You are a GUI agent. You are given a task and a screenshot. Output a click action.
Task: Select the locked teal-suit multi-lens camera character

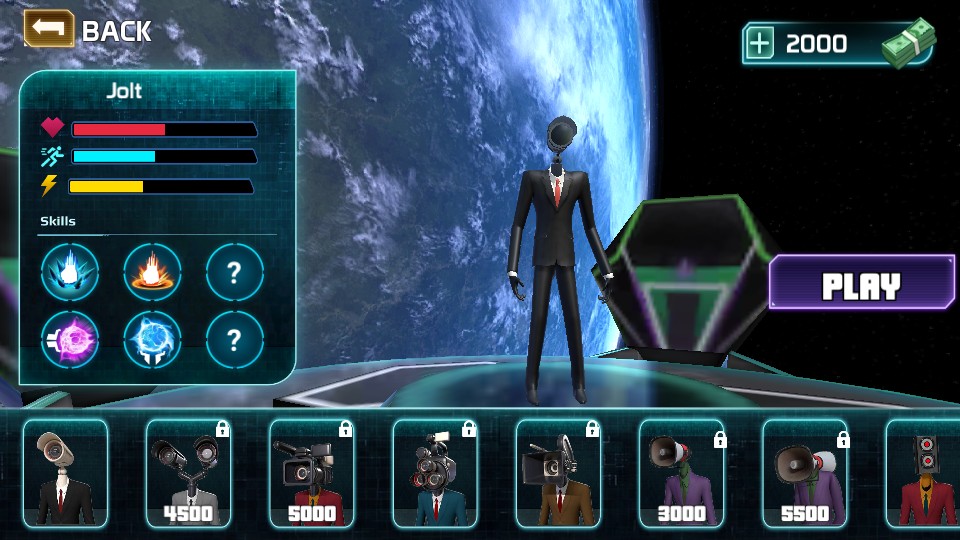(x=434, y=473)
